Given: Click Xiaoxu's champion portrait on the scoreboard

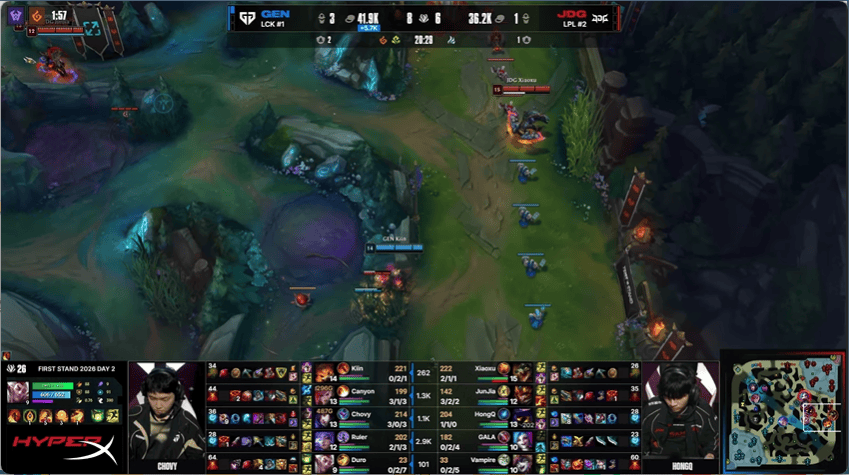Looking at the screenshot, I should 523,370.
